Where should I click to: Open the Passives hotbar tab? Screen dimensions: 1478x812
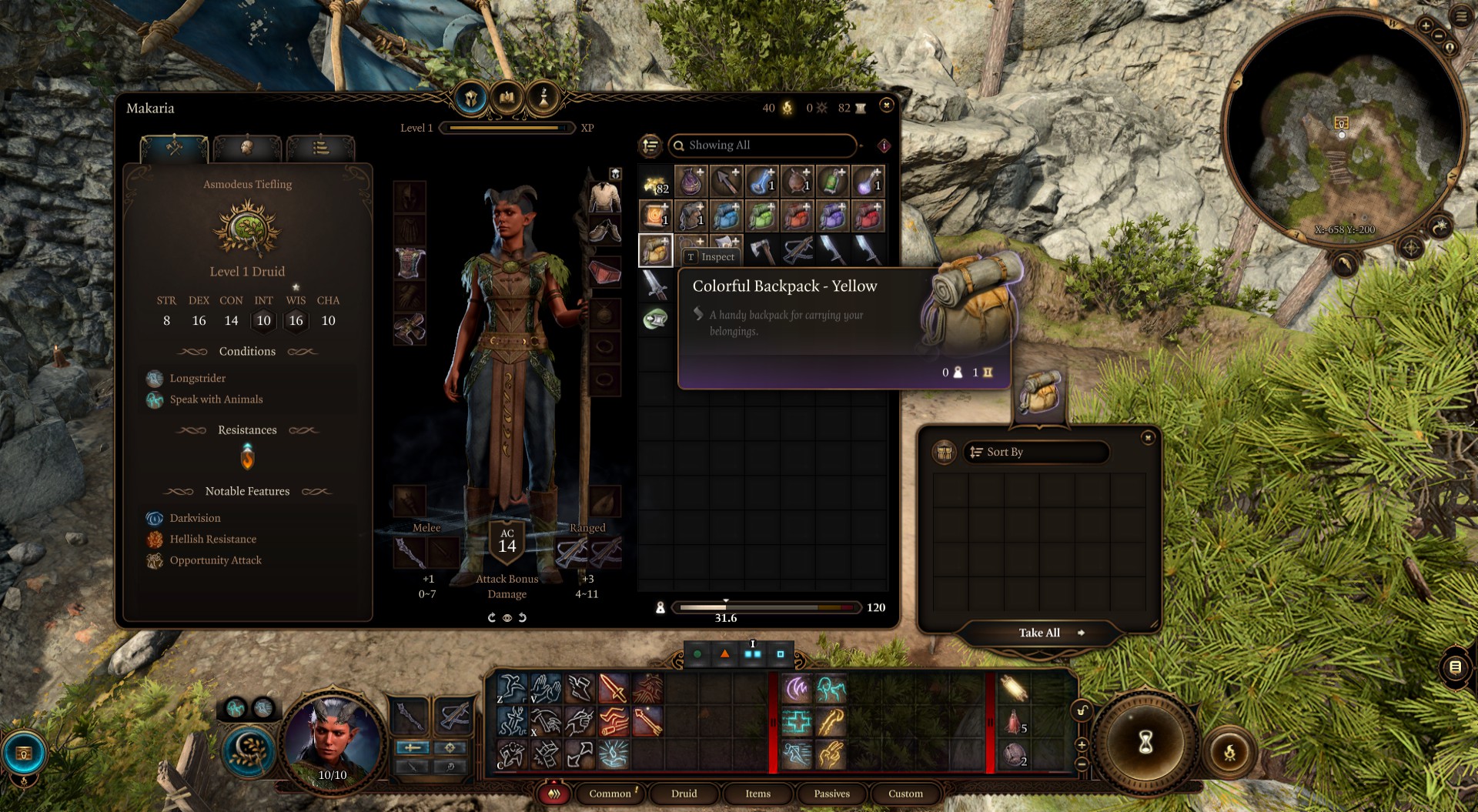tap(831, 794)
